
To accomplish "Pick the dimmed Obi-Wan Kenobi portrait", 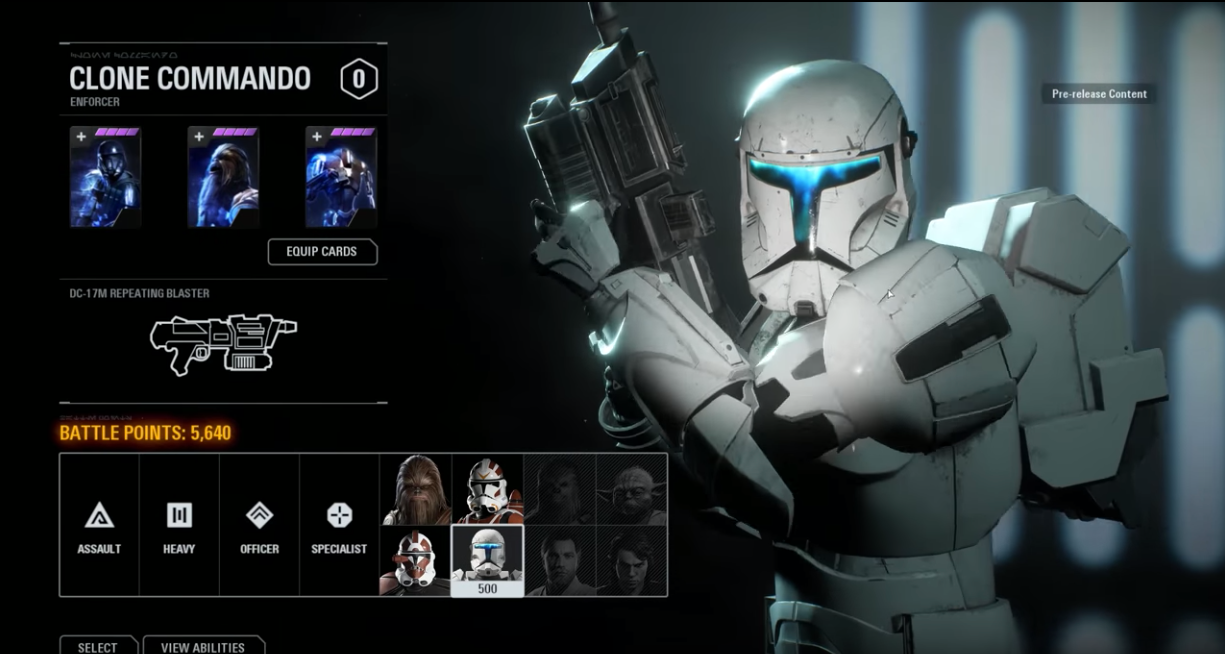I will click(560, 561).
